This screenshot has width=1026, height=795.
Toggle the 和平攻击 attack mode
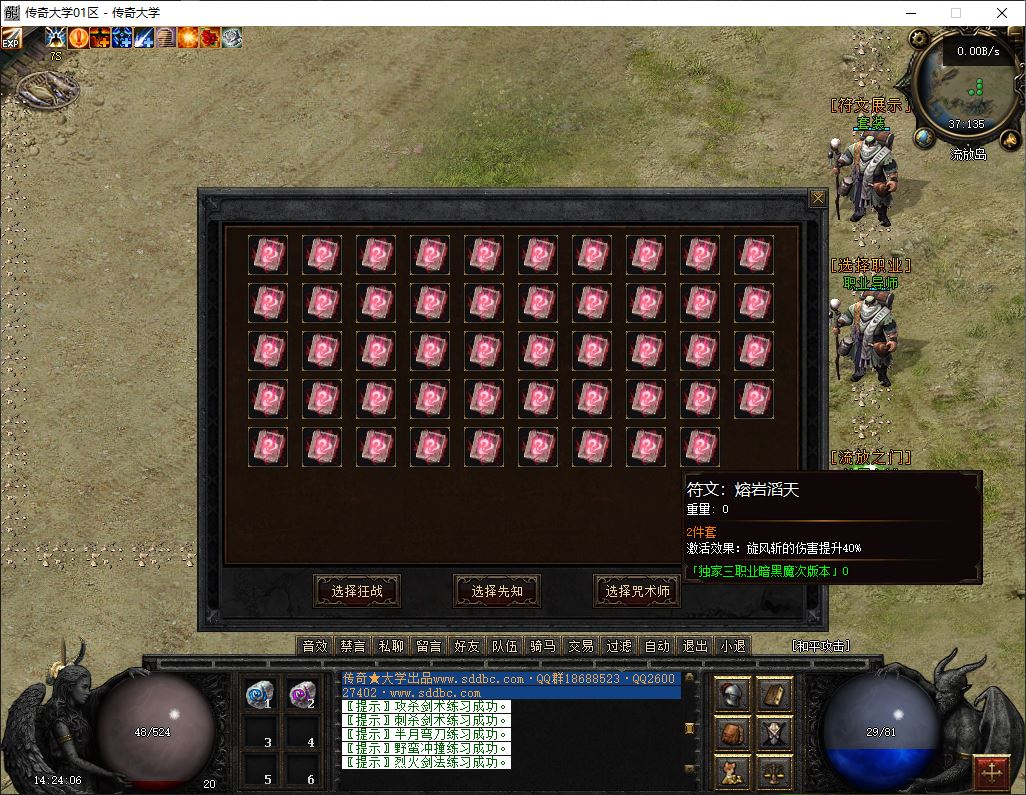coord(820,646)
